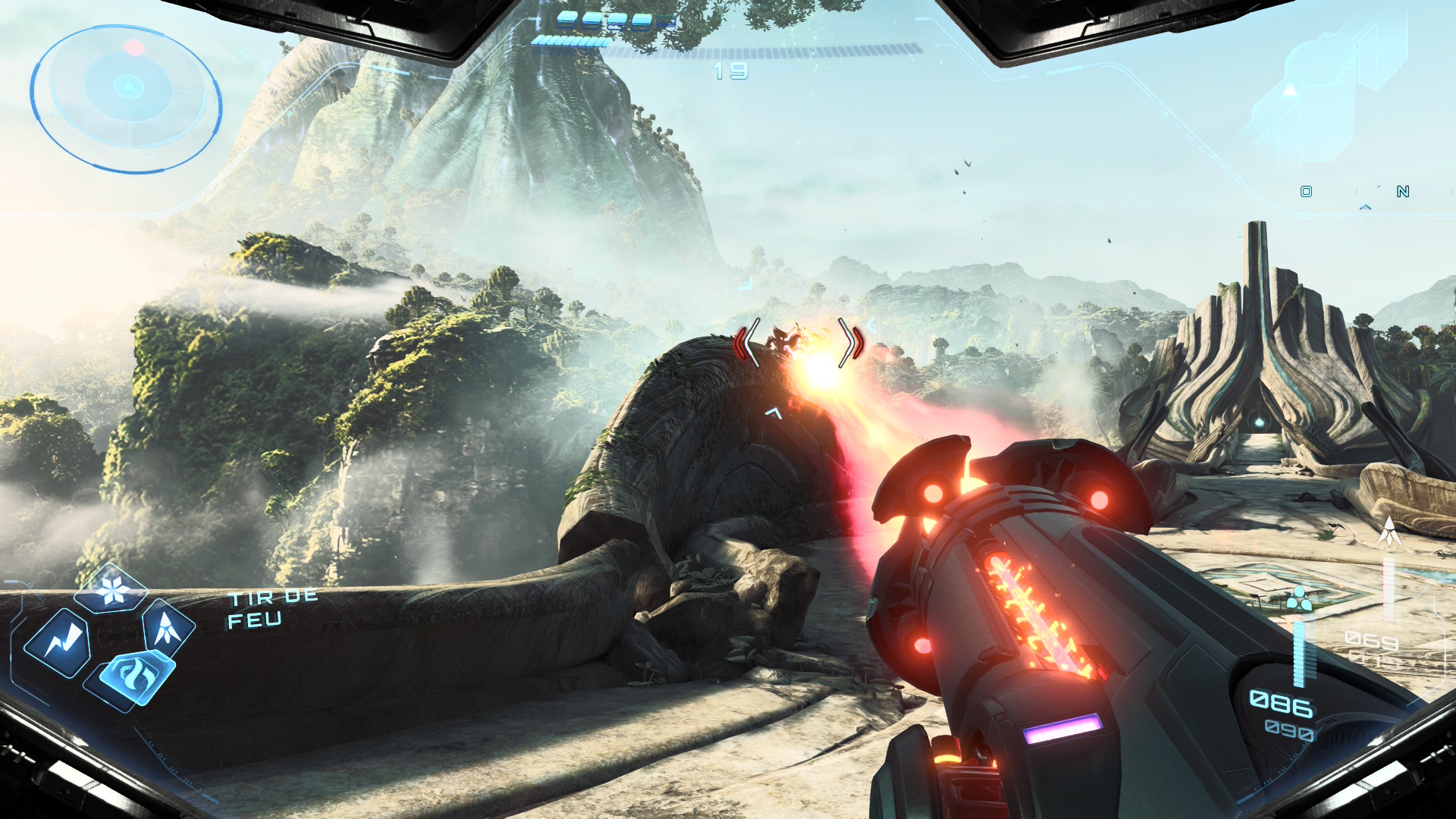Click the missile icon above the pink gauge

(1389, 531)
